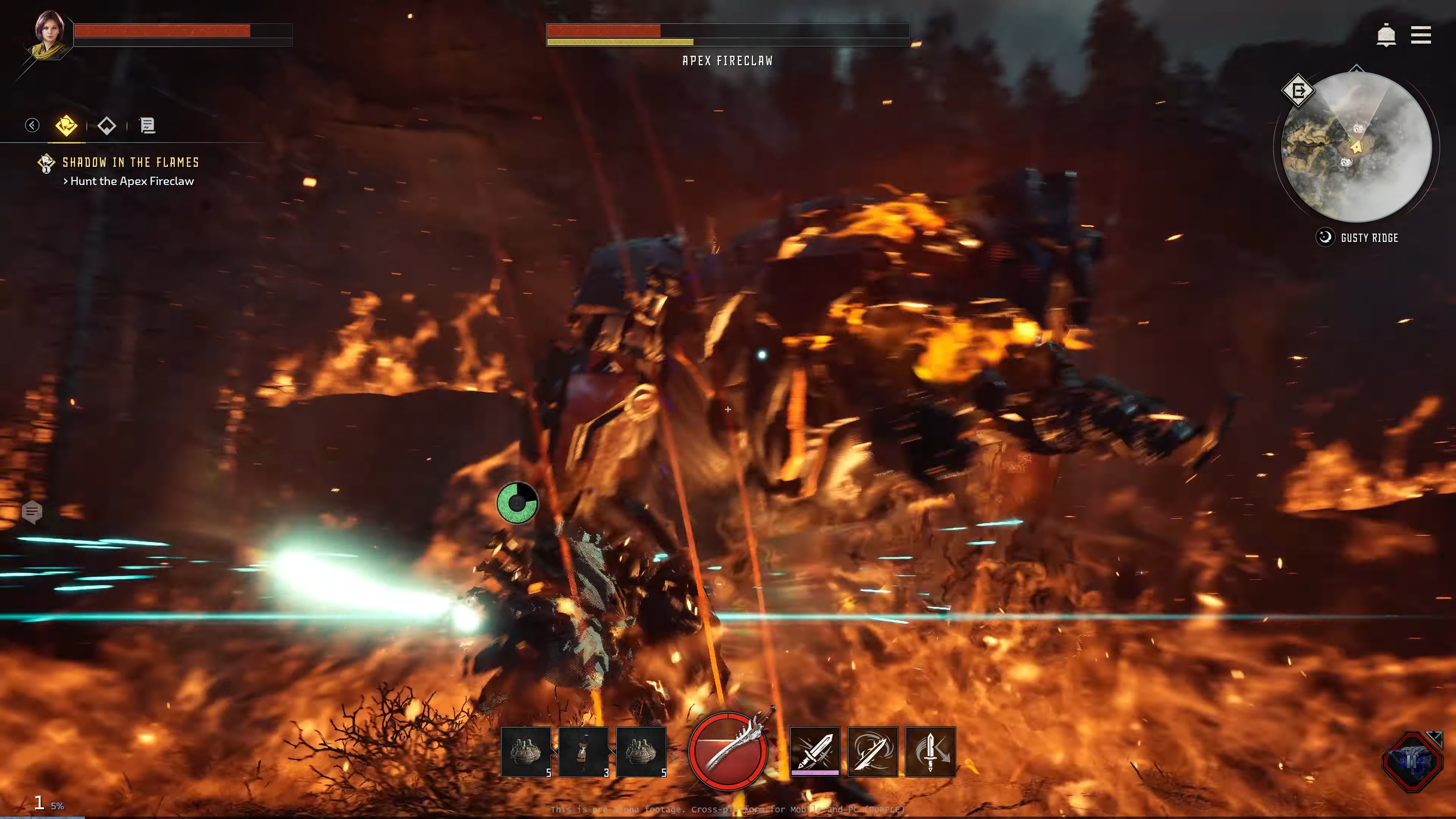
Task: Switch to the grey diamond tracker tab
Action: (x=107, y=125)
